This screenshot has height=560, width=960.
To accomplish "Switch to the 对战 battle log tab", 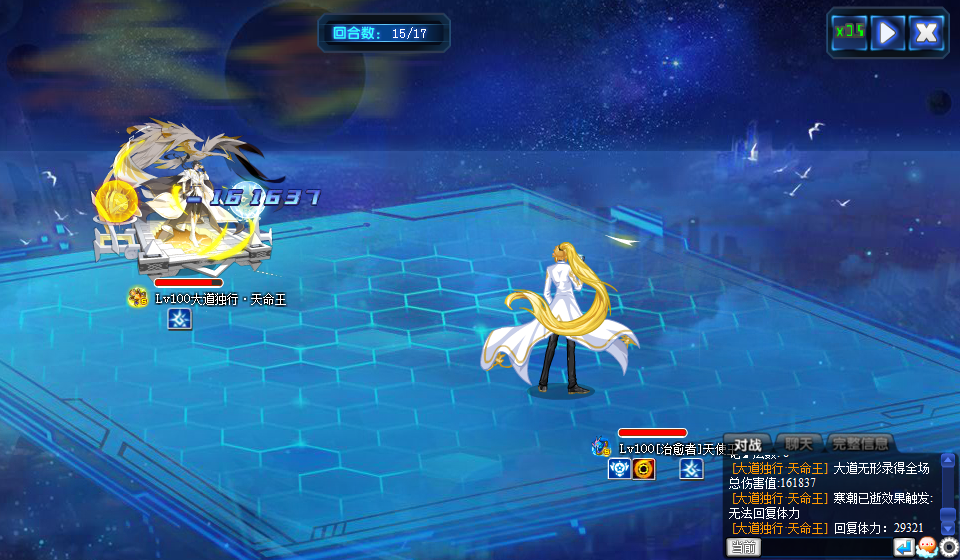I will [x=748, y=444].
